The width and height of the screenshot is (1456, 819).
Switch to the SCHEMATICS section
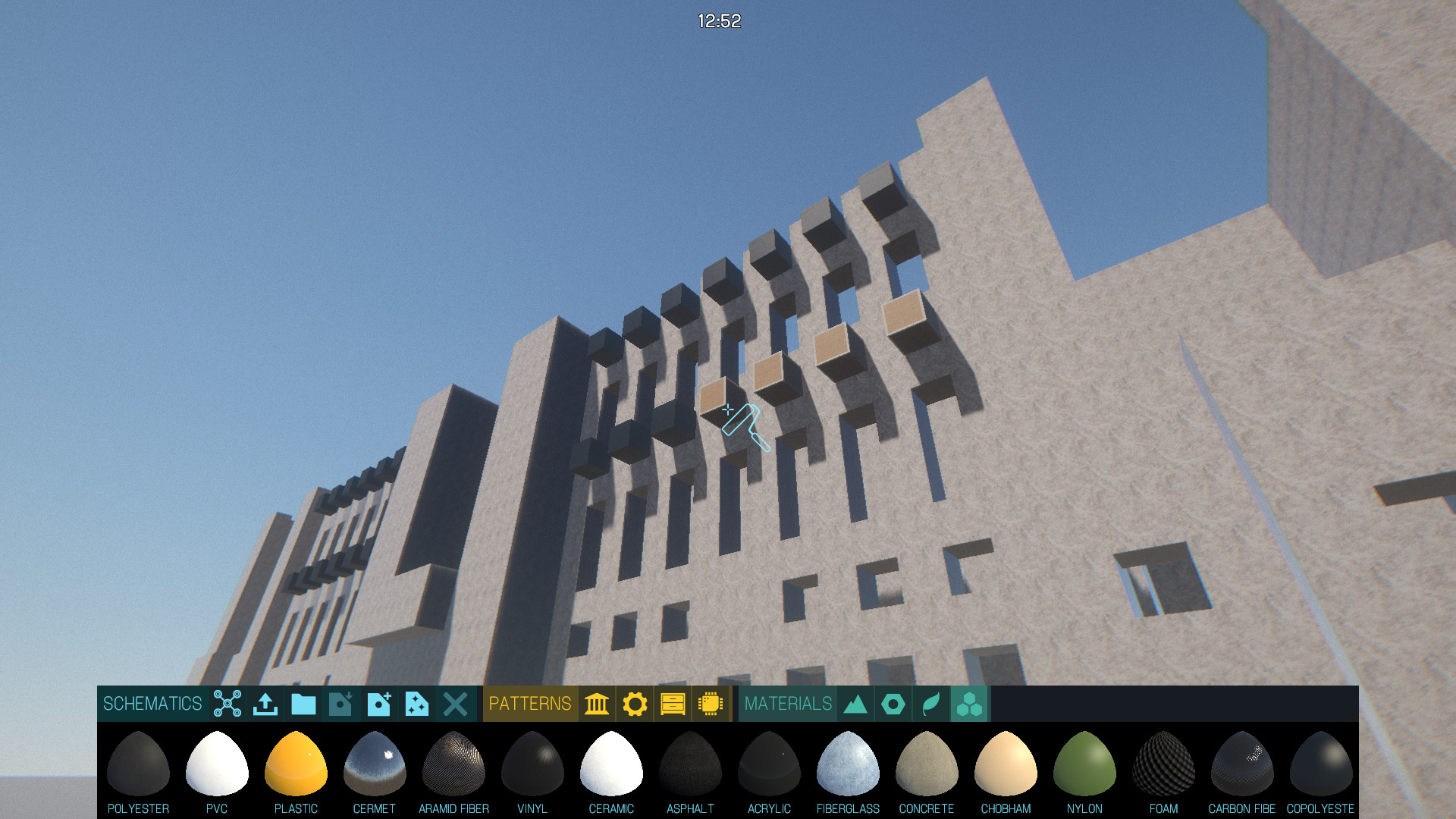[152, 704]
